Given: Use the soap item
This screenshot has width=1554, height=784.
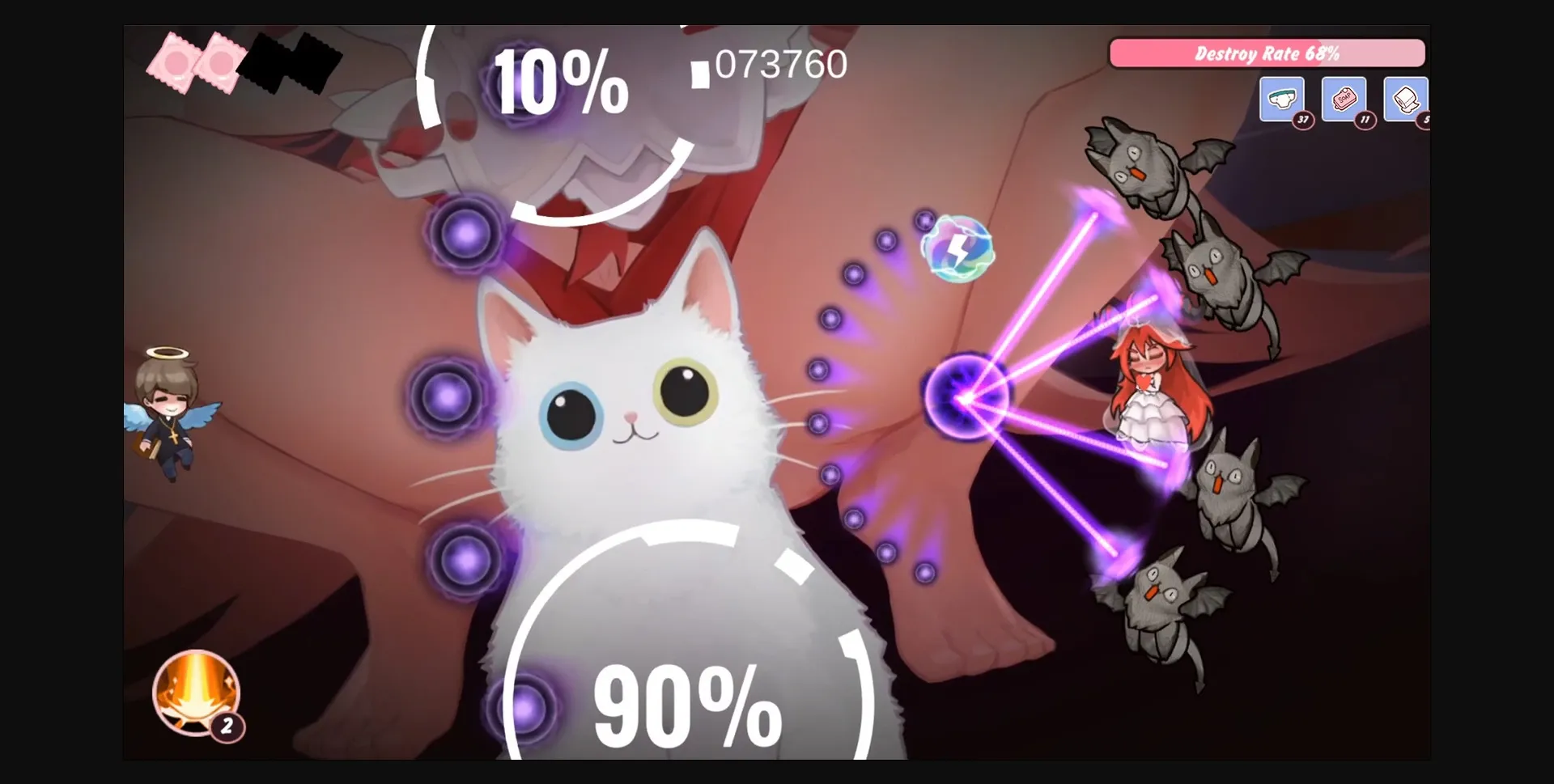Looking at the screenshot, I should pyautogui.click(x=1344, y=99).
